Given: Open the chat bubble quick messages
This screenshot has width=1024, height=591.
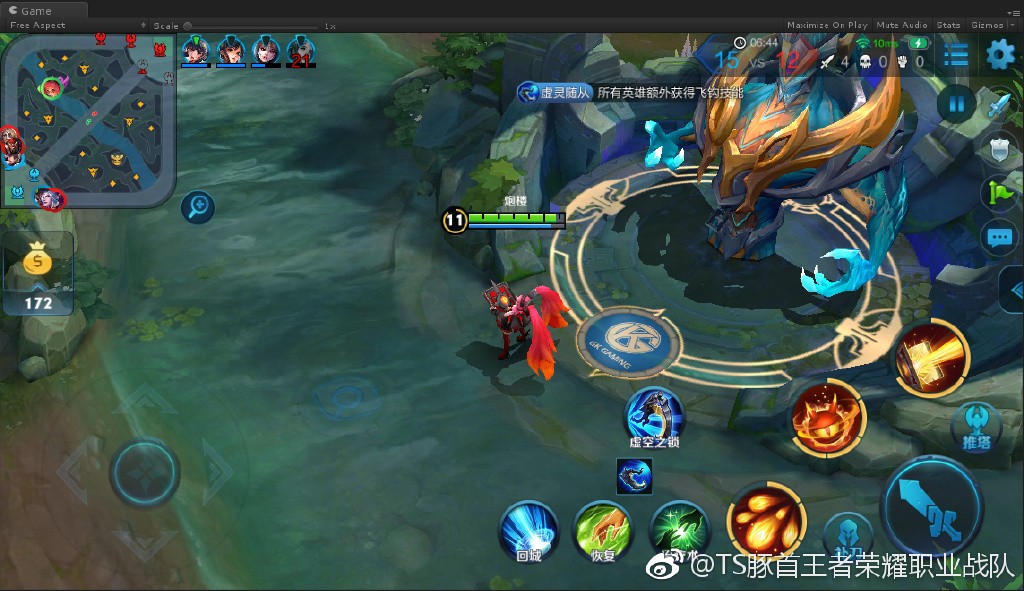Looking at the screenshot, I should coord(999,237).
